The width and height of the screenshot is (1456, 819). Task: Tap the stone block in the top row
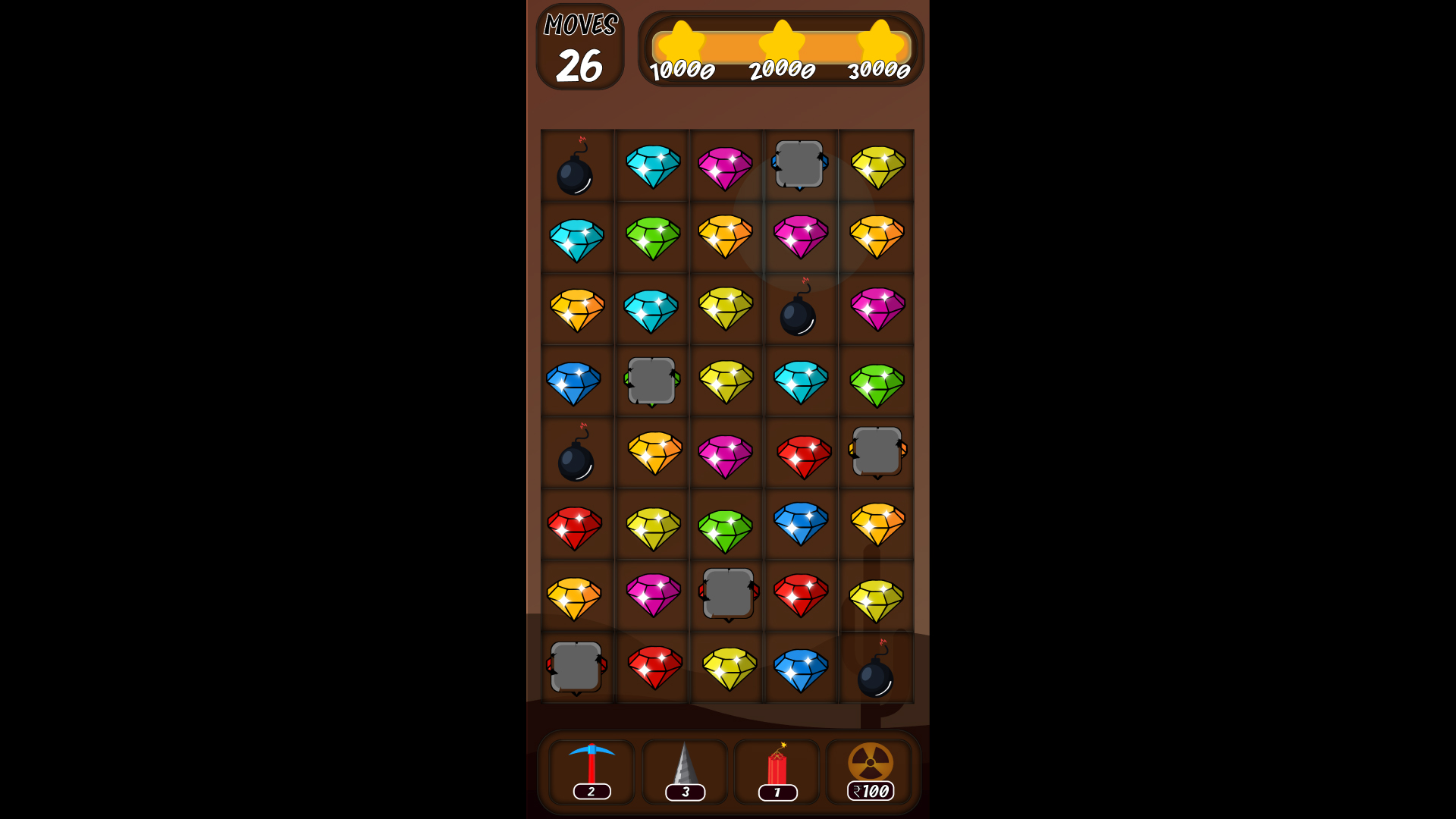799,164
